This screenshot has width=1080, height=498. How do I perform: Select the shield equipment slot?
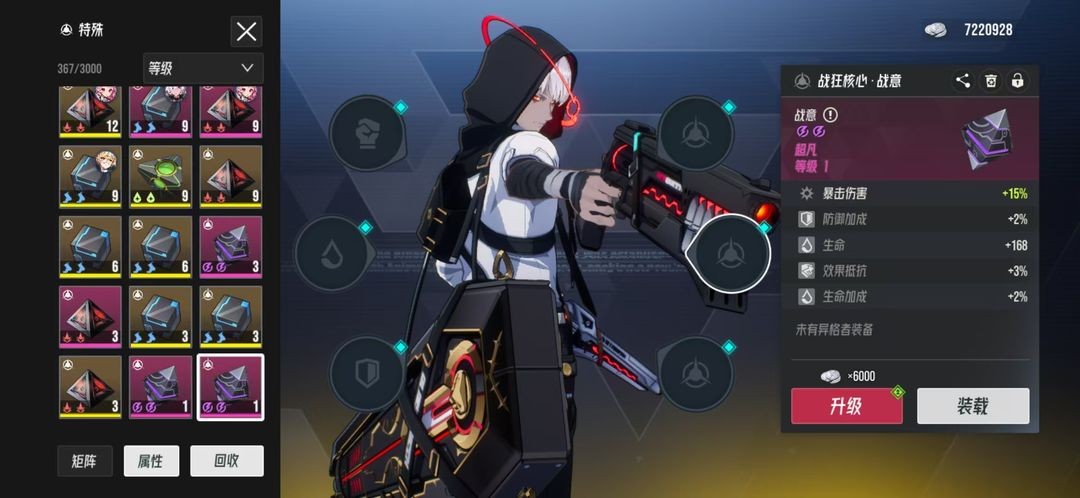pos(367,373)
